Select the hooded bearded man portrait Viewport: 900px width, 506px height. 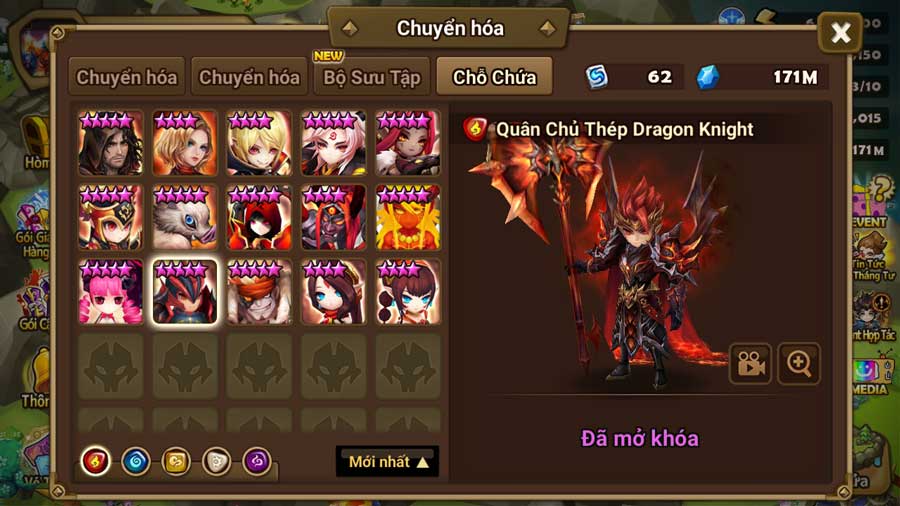pyautogui.click(x=111, y=143)
